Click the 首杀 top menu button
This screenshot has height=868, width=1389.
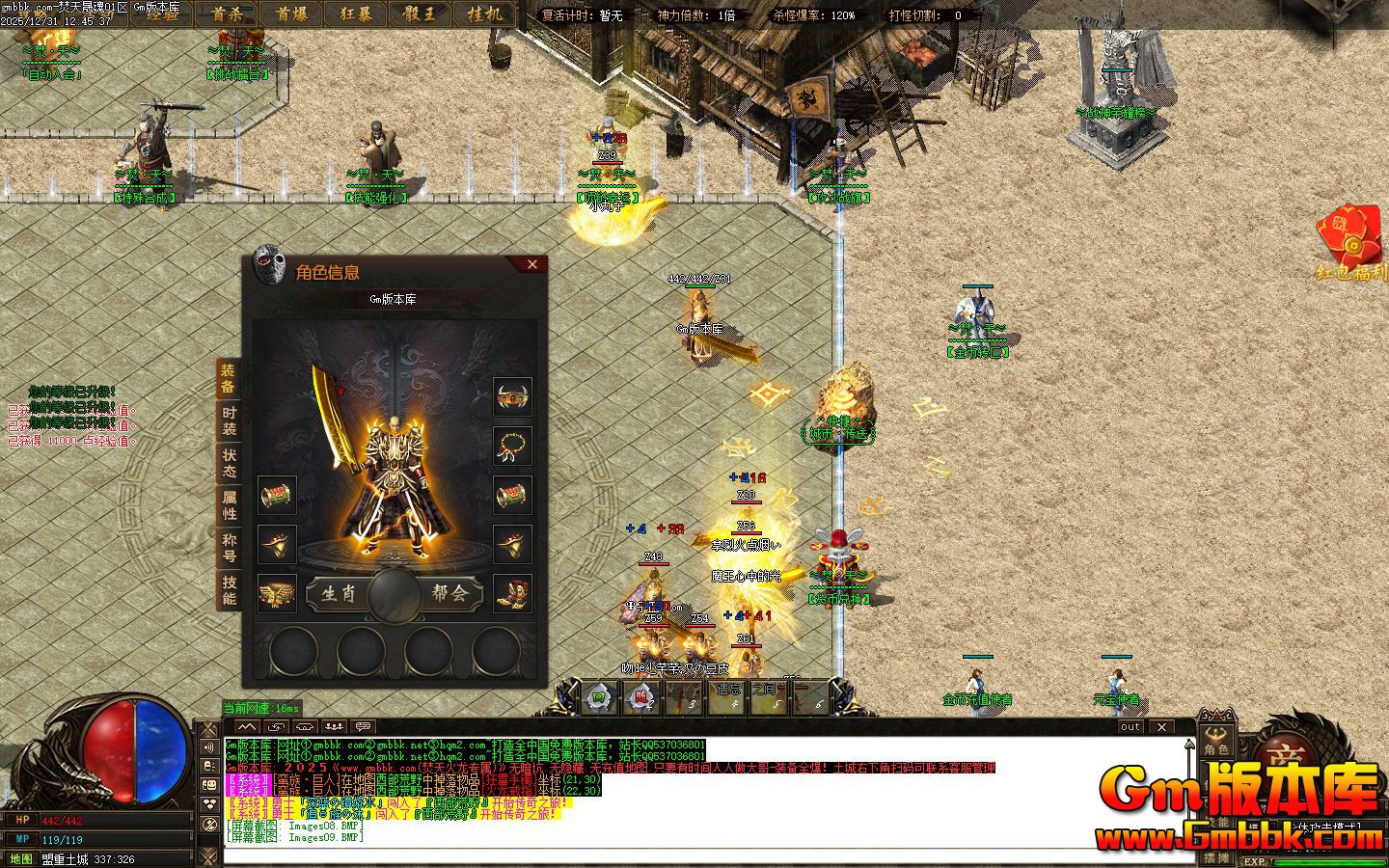(227, 14)
